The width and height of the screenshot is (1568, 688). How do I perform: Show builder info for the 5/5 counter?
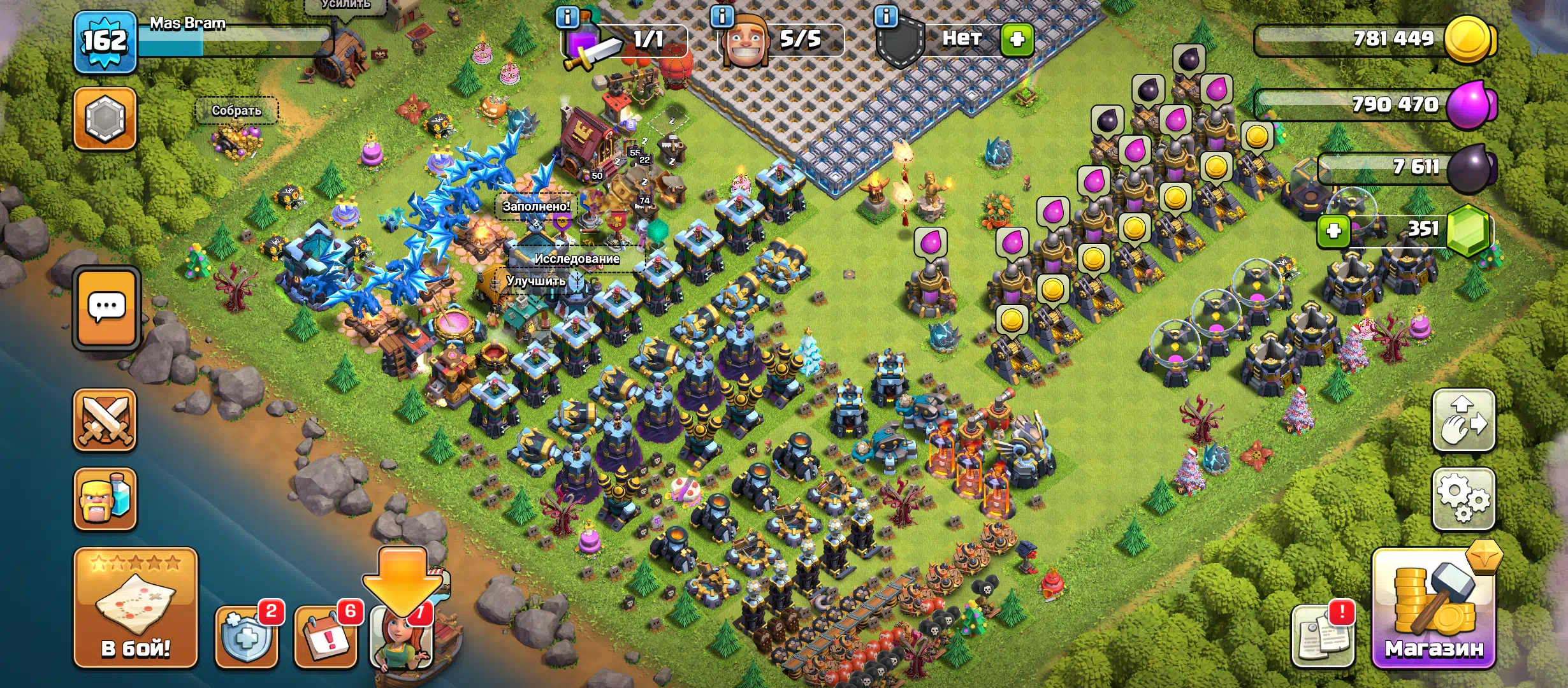(722, 17)
